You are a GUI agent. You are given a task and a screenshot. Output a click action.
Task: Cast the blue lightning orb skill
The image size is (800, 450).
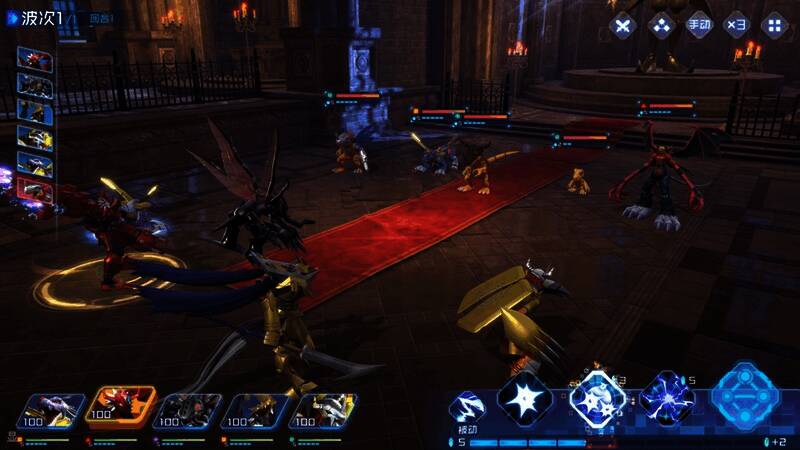667,400
